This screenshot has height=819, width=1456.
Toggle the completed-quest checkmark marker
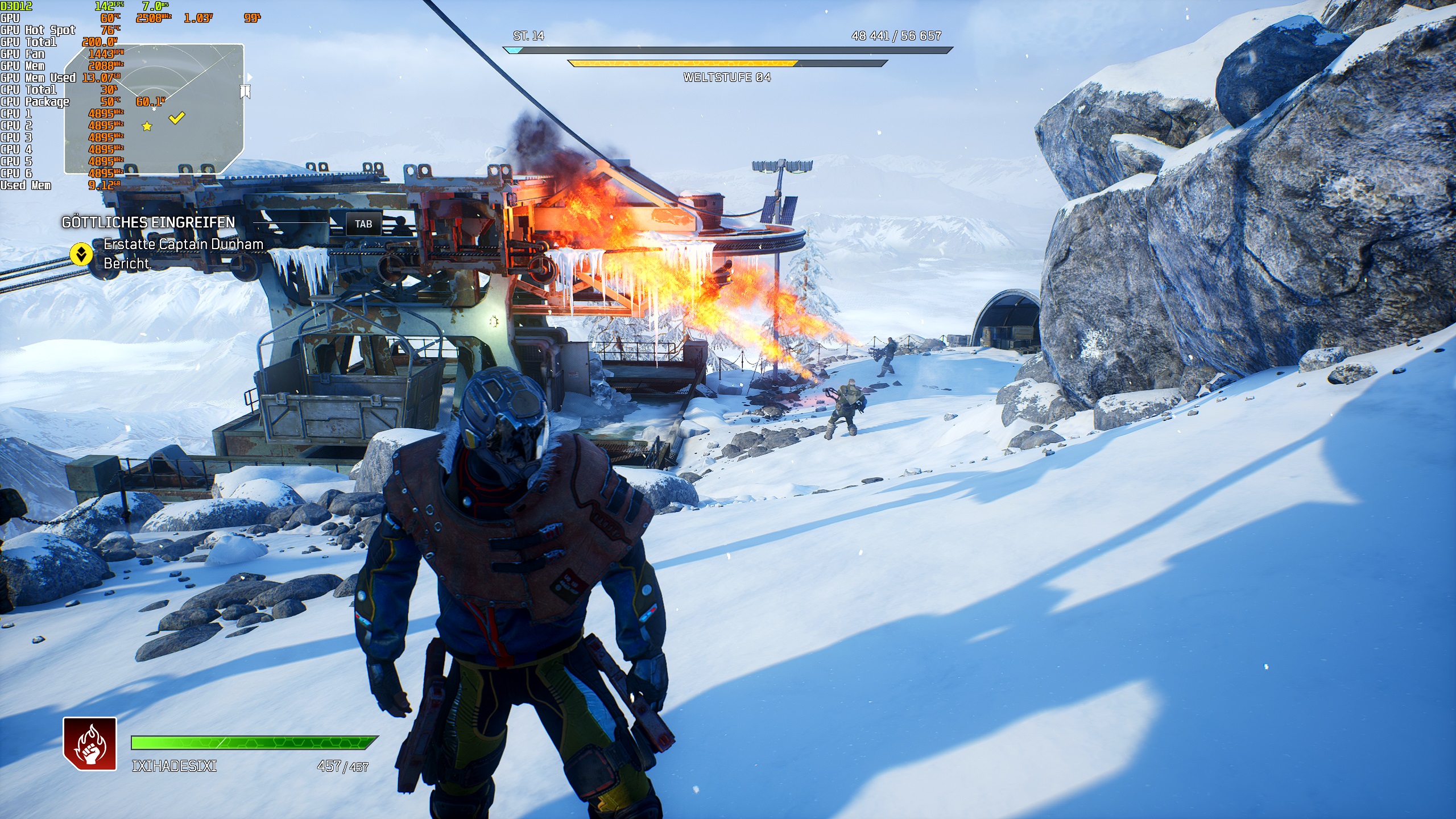point(176,118)
